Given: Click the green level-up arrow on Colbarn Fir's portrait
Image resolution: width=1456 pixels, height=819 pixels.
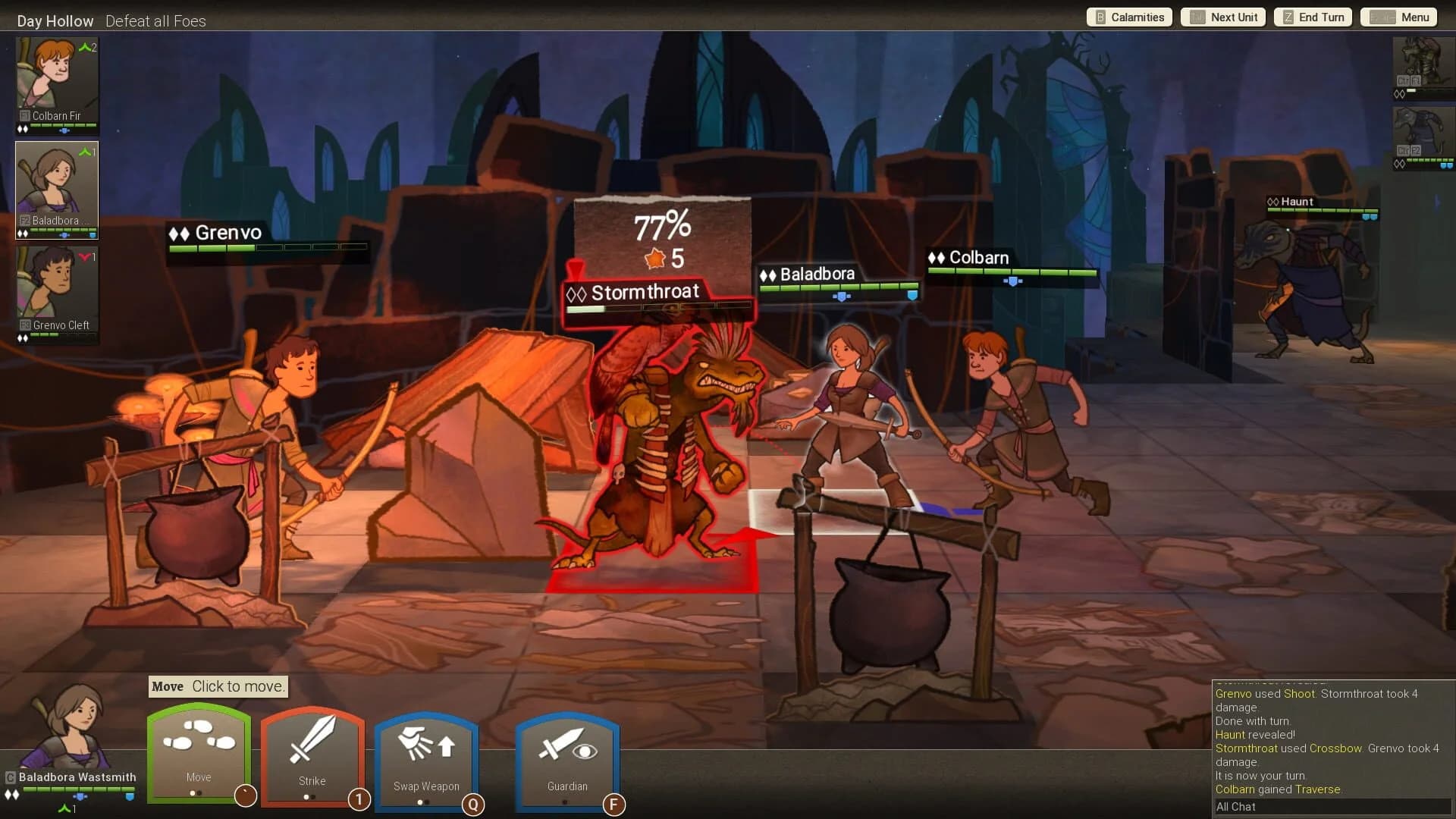Looking at the screenshot, I should tap(83, 45).
